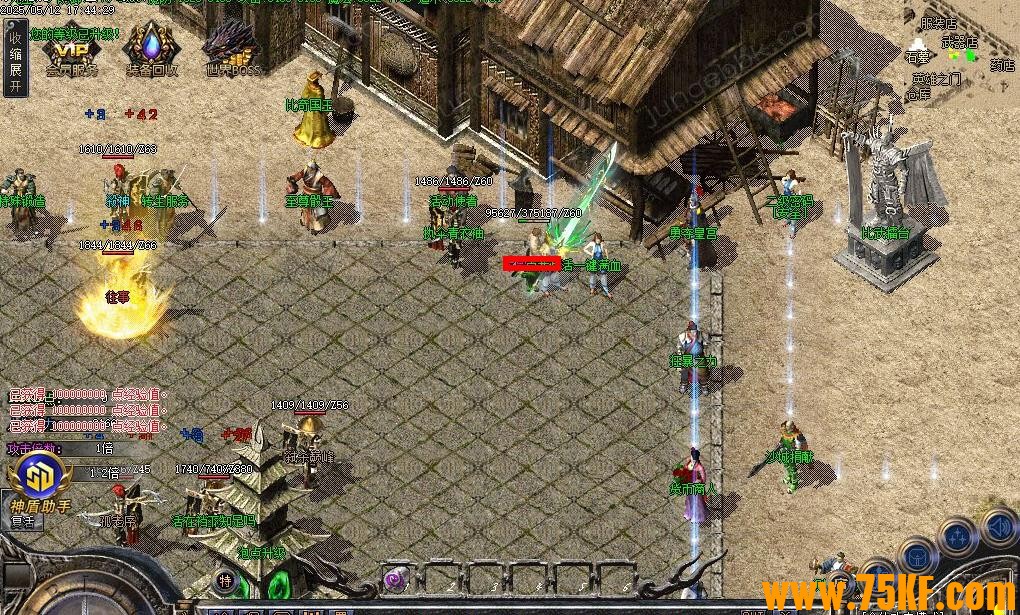This screenshot has height=615, width=1020.
Task: Open the 世界BOSS world boss panel
Action: pyautogui.click(x=232, y=51)
